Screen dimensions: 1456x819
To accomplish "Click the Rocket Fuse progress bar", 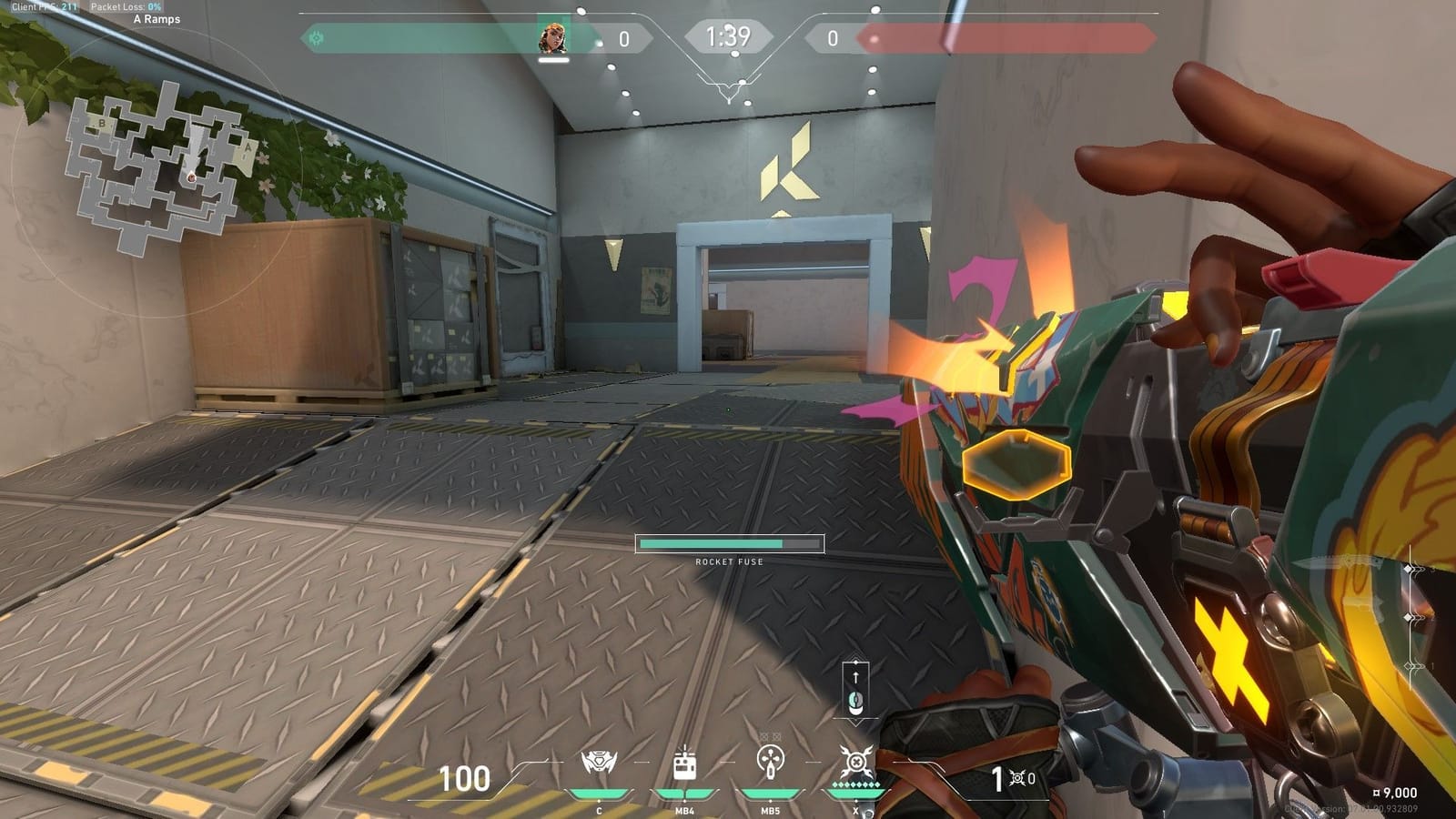I will click(728, 542).
